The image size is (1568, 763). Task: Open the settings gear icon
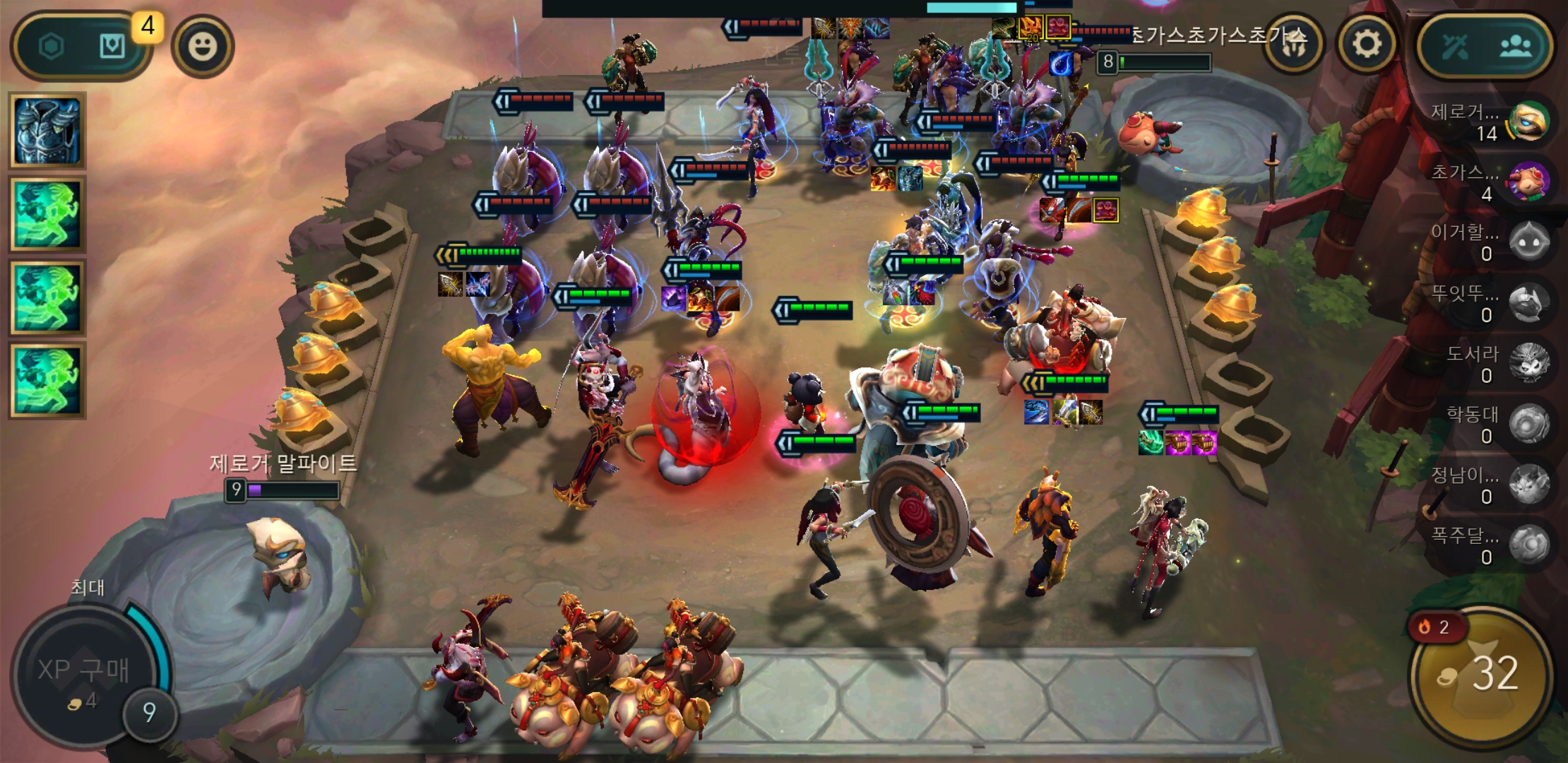pos(1365,43)
